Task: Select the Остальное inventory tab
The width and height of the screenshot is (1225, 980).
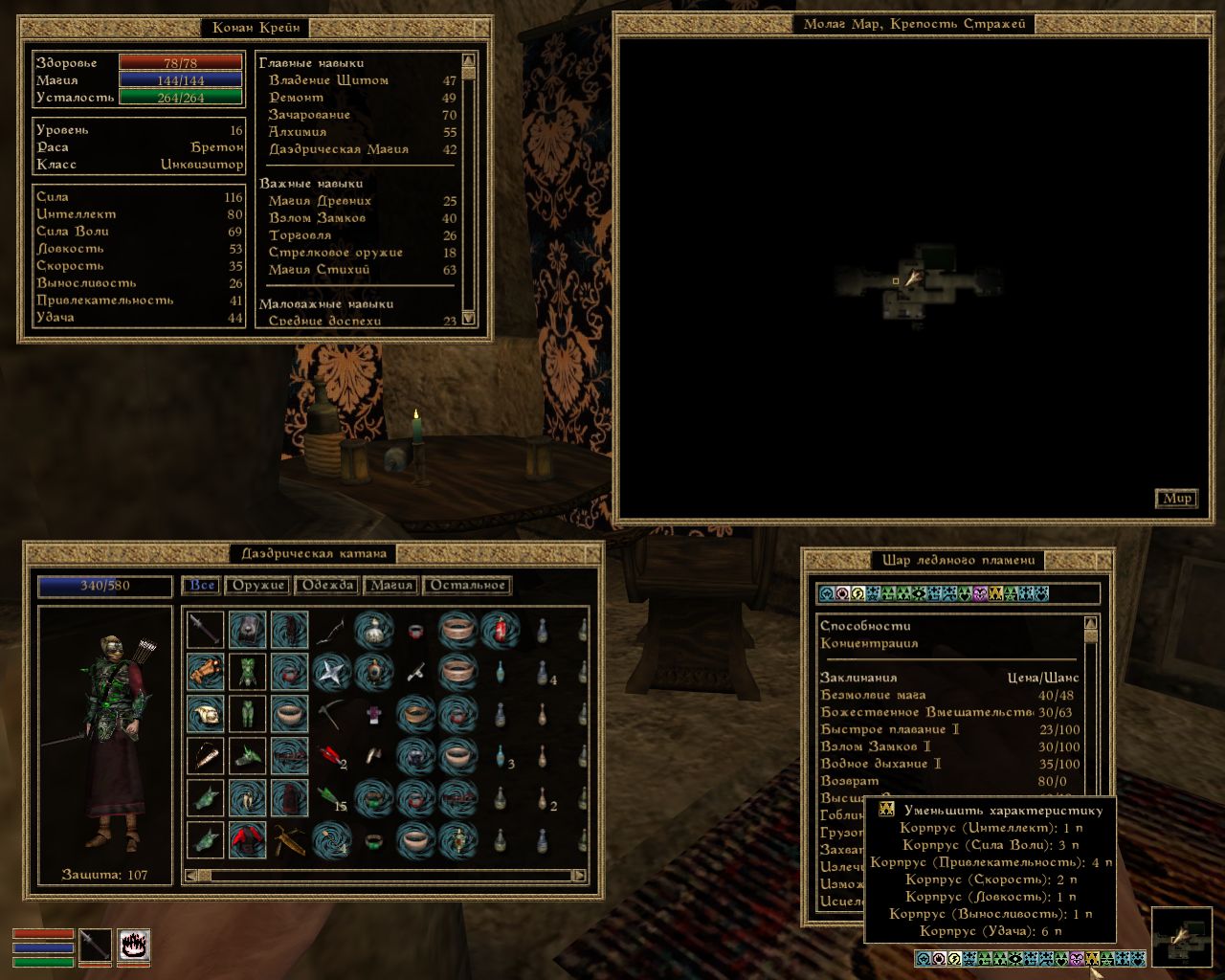Action: (x=468, y=586)
